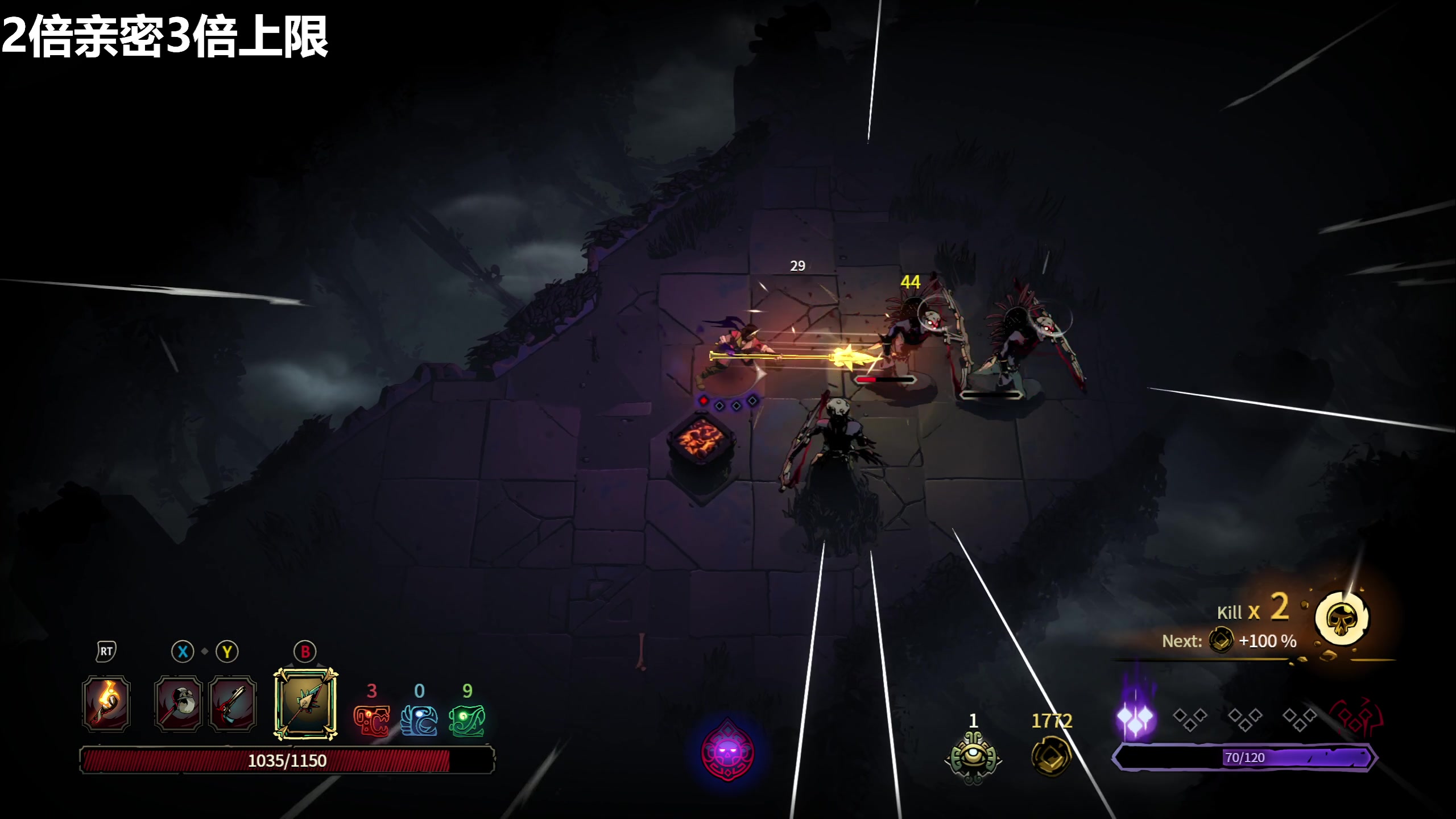Viewport: 1456px width, 819px height.
Task: Click the golden skull kill-streak medallion
Action: [x=1342, y=619]
